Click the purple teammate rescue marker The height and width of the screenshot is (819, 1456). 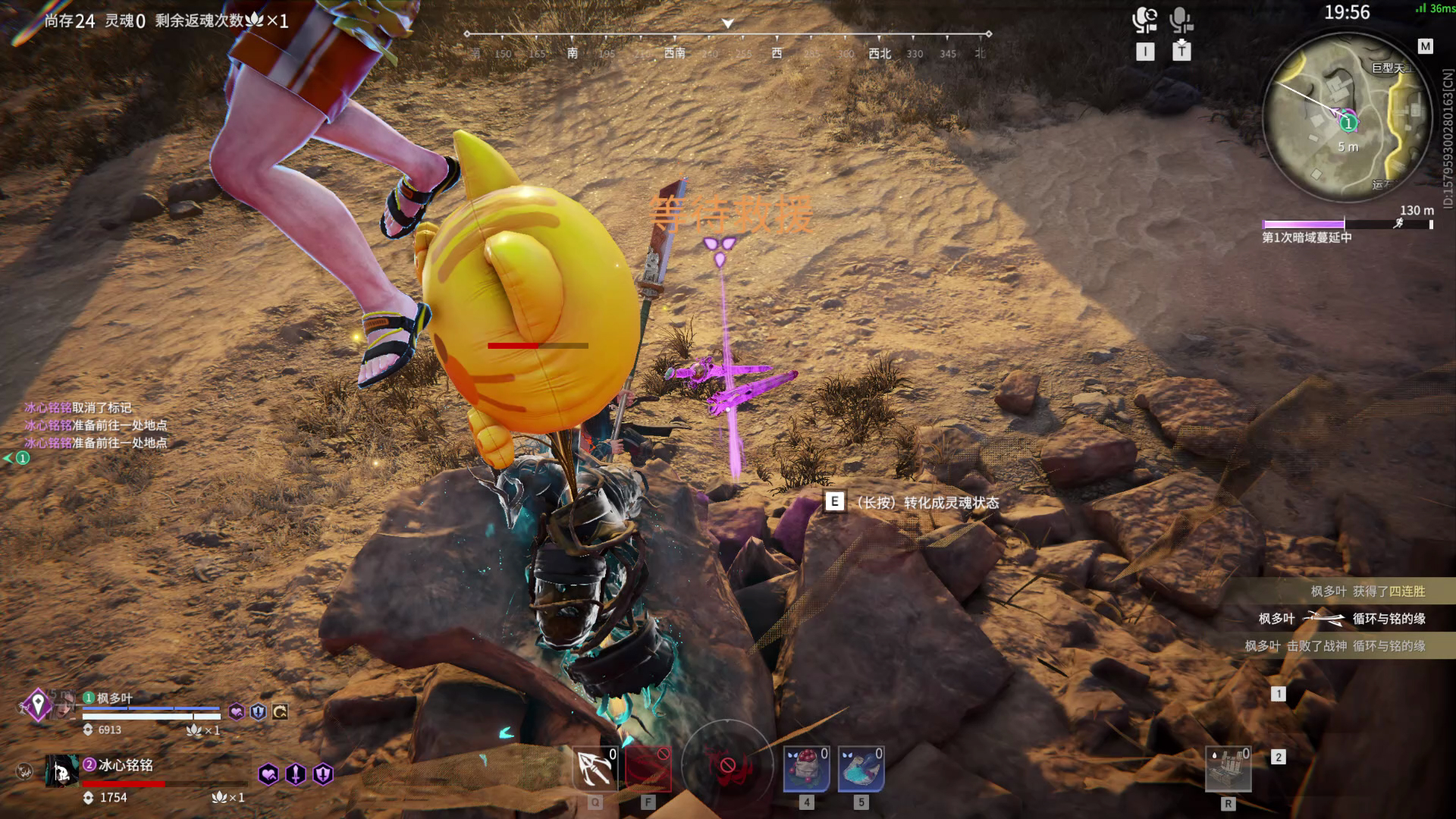coord(719,249)
